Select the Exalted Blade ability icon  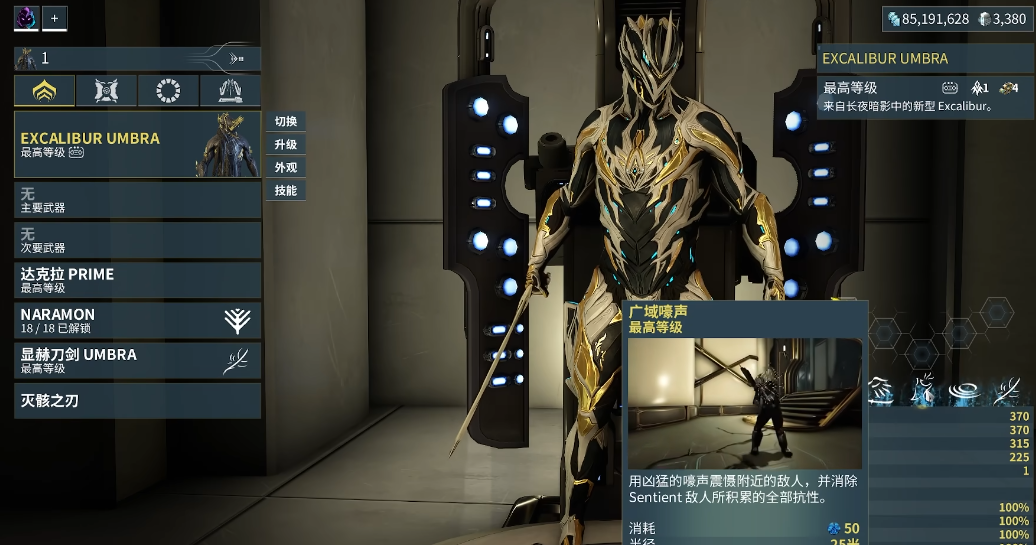pyautogui.click(x=1006, y=391)
